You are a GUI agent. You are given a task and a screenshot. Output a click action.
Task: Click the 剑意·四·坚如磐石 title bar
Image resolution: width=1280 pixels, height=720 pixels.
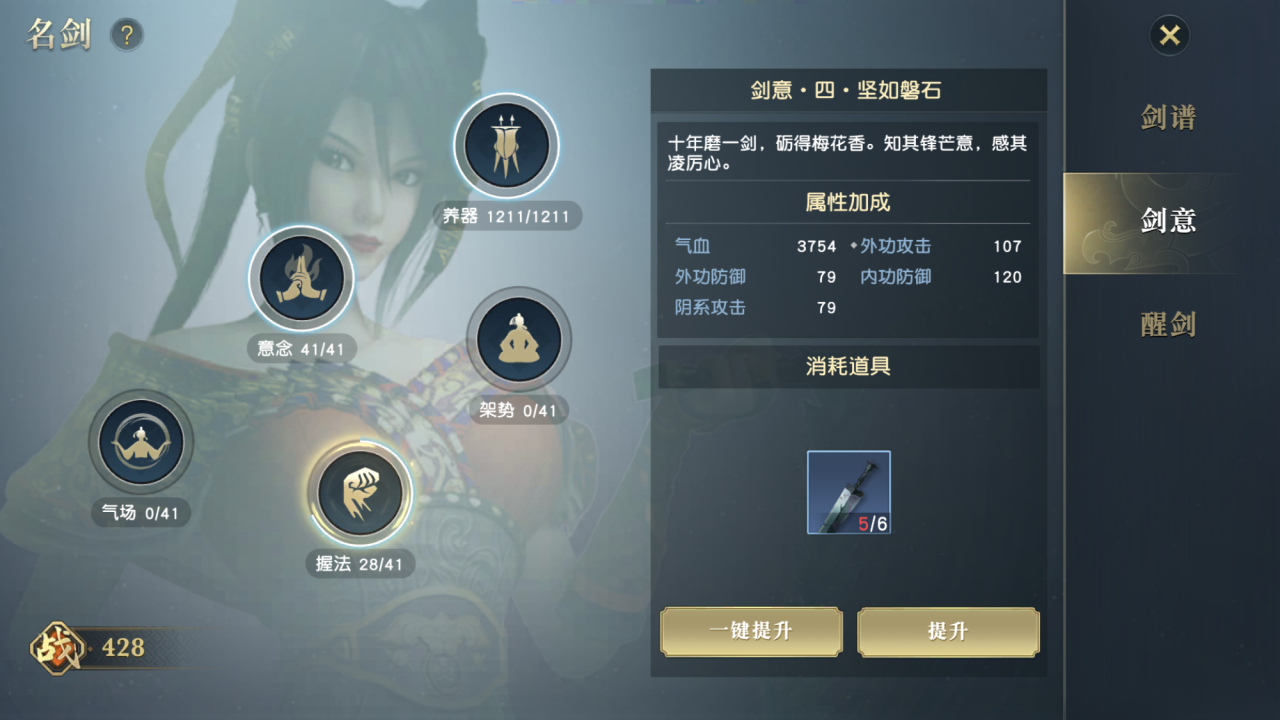point(849,90)
